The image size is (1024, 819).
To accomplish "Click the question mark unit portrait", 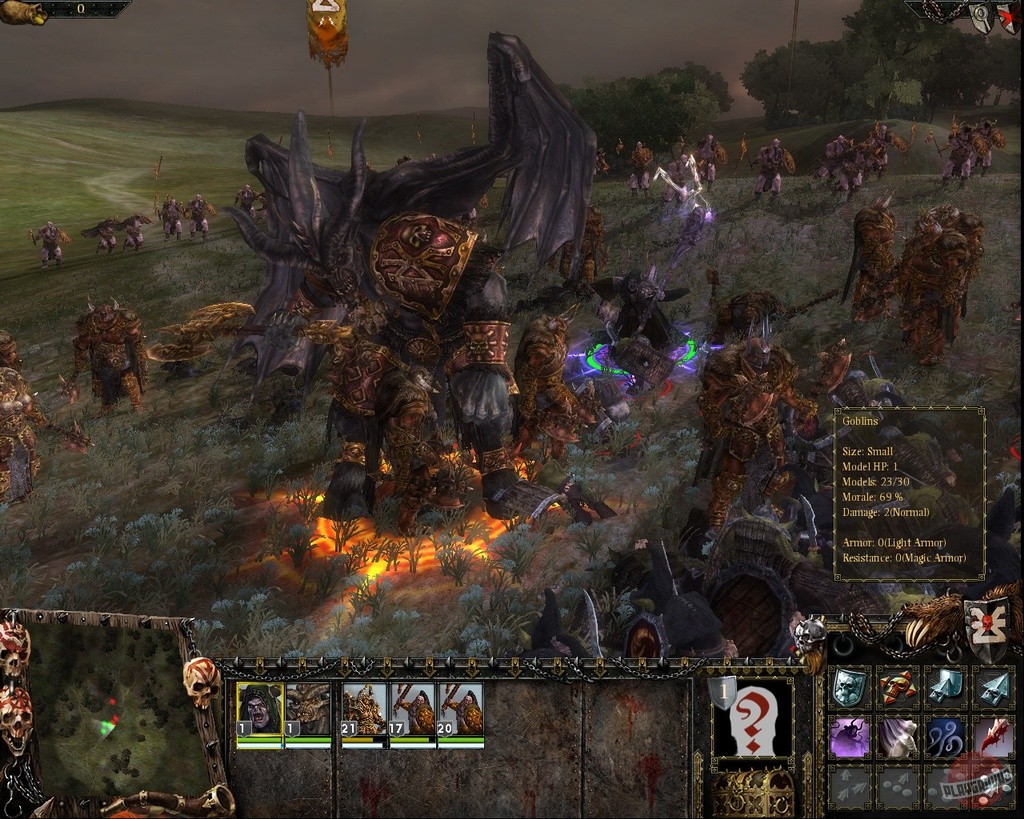I will 751,719.
